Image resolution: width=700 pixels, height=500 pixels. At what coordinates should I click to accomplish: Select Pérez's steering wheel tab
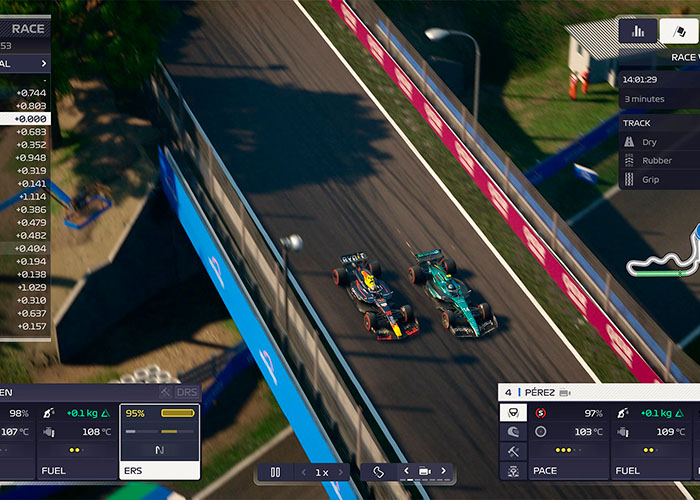click(x=513, y=413)
